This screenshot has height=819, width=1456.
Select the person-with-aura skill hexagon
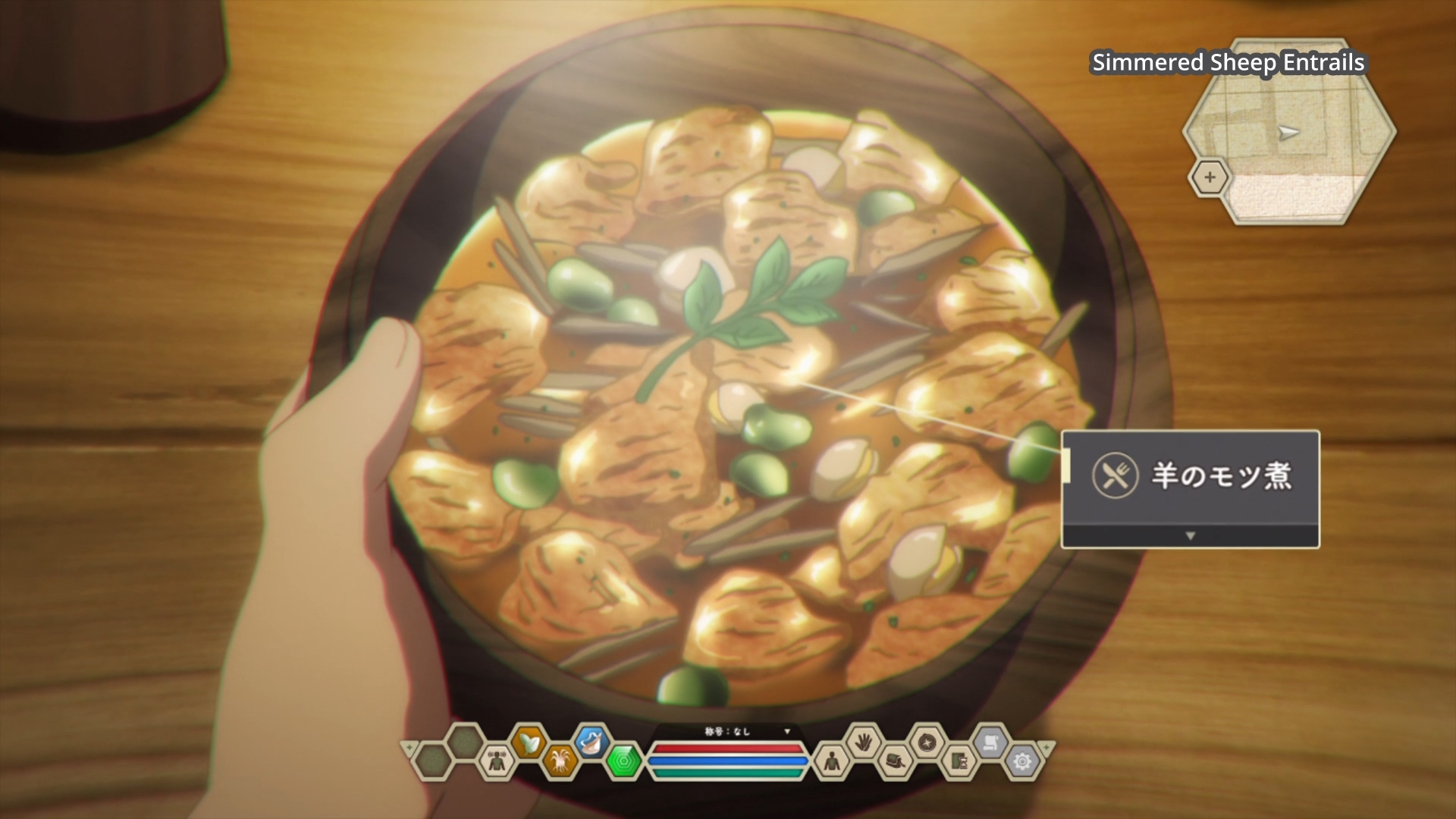[497, 761]
